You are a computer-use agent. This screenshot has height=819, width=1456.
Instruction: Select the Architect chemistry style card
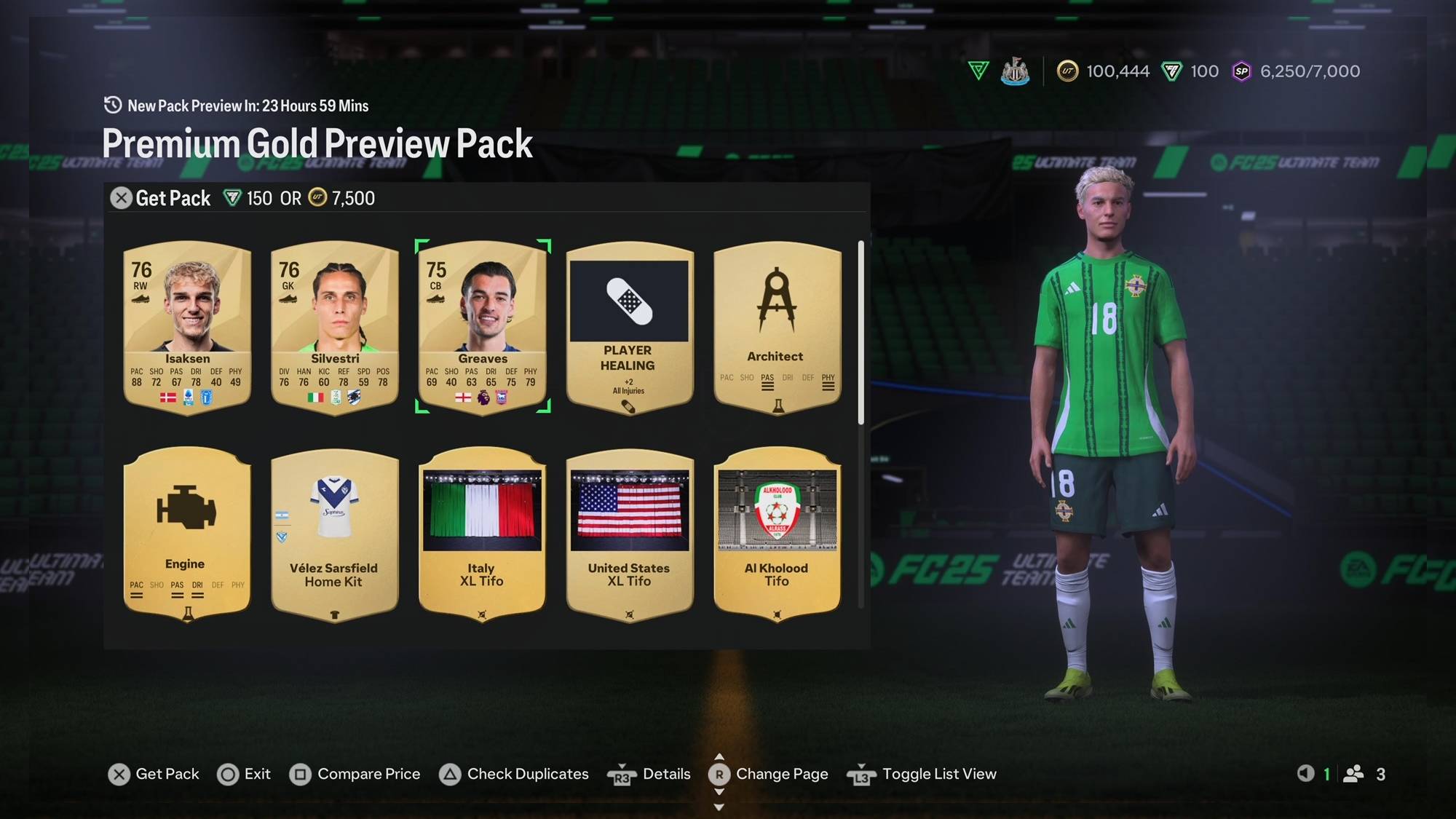777,326
